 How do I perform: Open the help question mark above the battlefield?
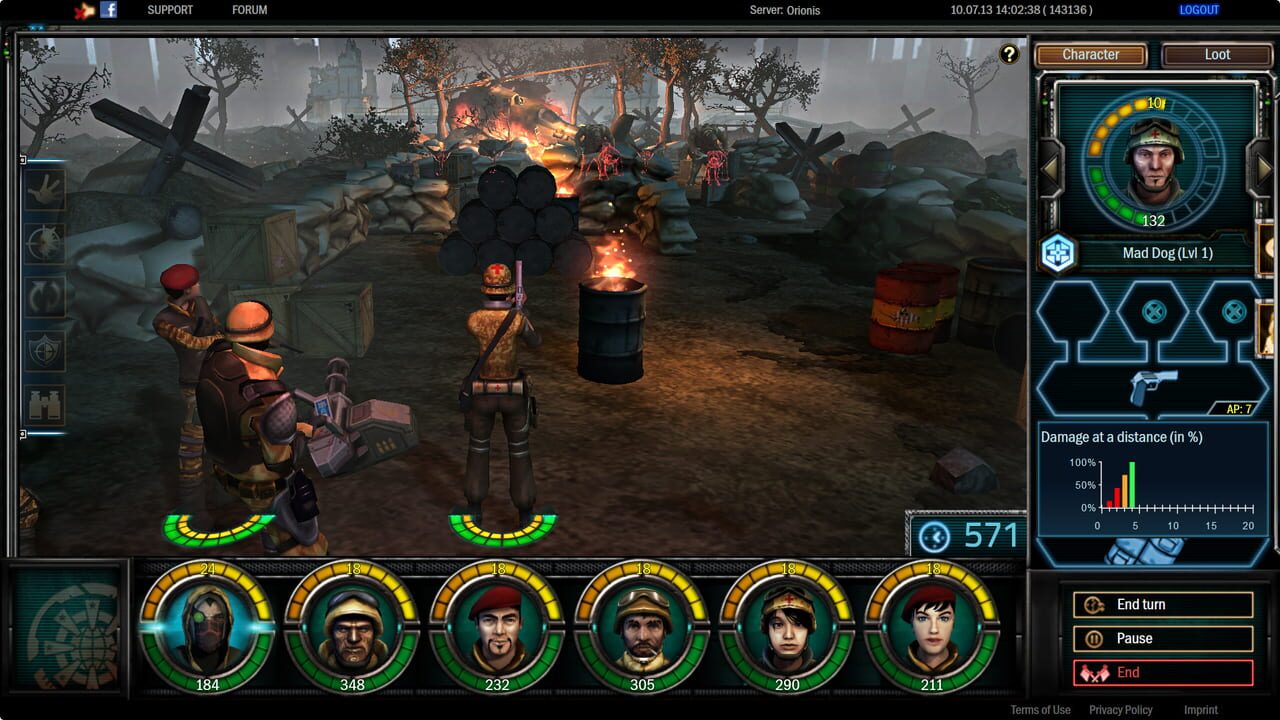[x=1009, y=52]
